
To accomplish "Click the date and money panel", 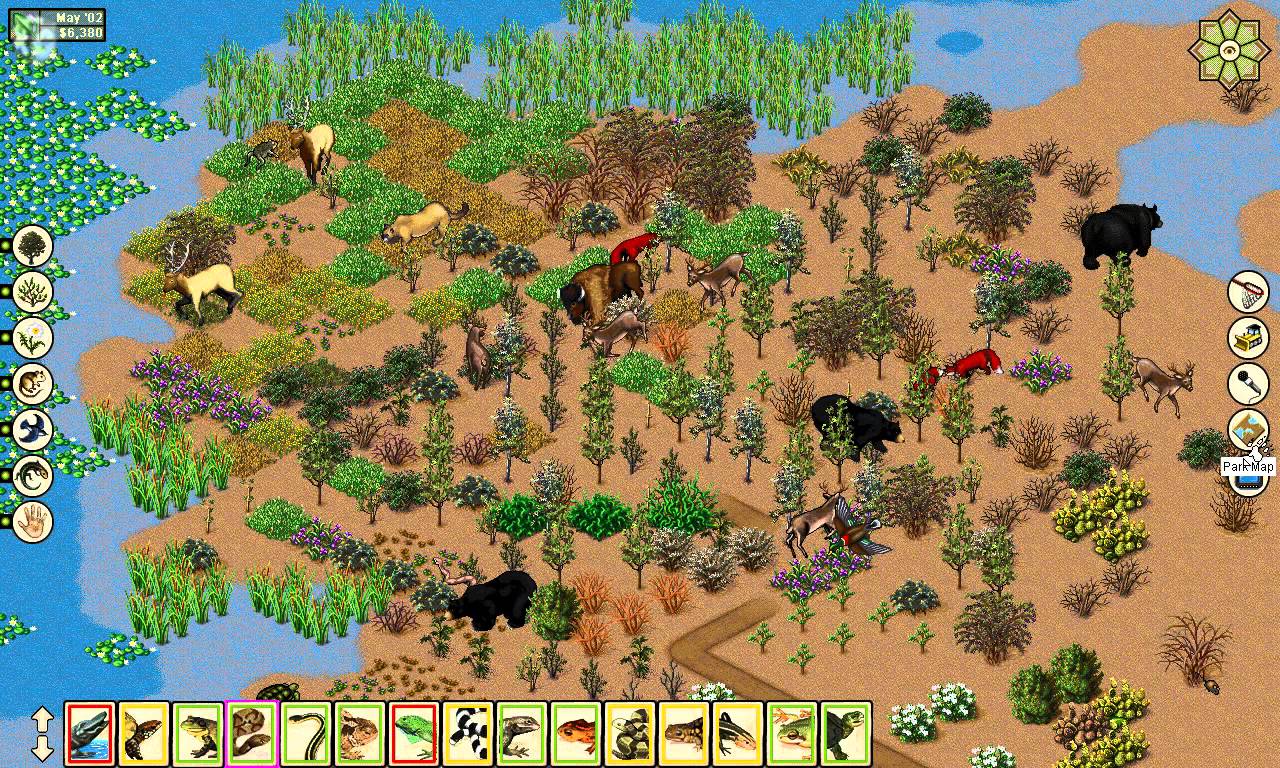I will [x=58, y=26].
